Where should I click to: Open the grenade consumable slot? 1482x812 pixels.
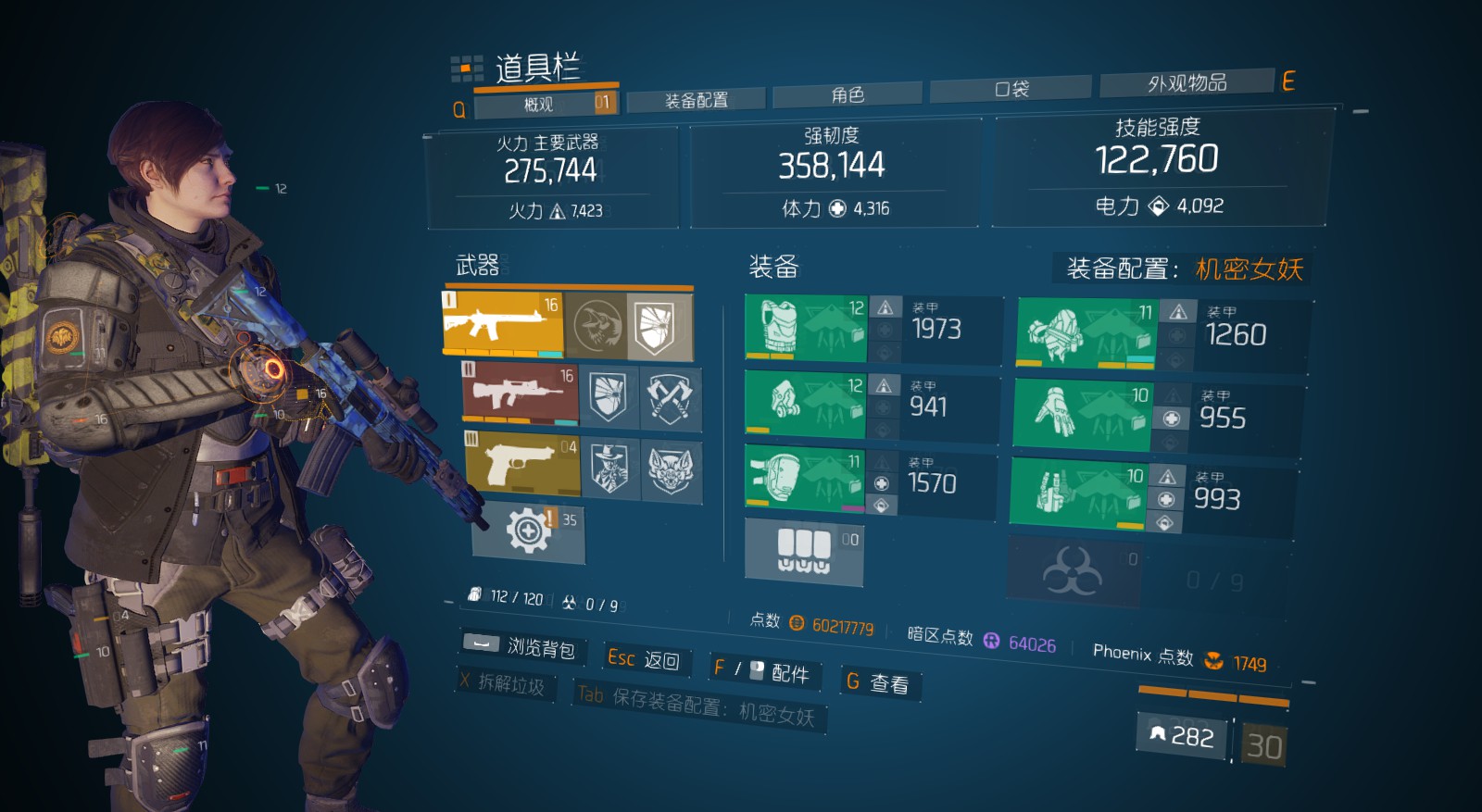pos(804,551)
